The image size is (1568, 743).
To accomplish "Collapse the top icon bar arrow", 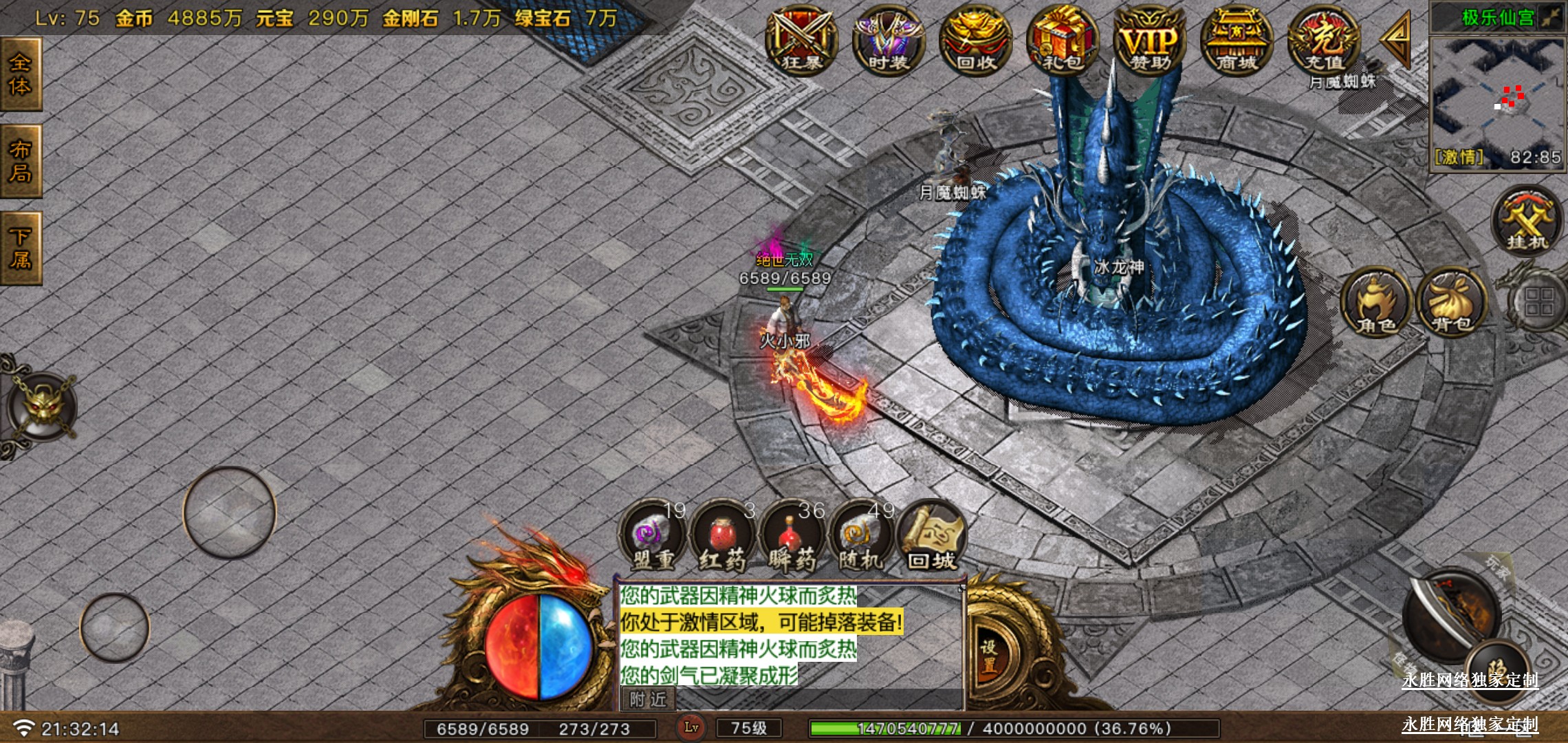I will 1396,40.
